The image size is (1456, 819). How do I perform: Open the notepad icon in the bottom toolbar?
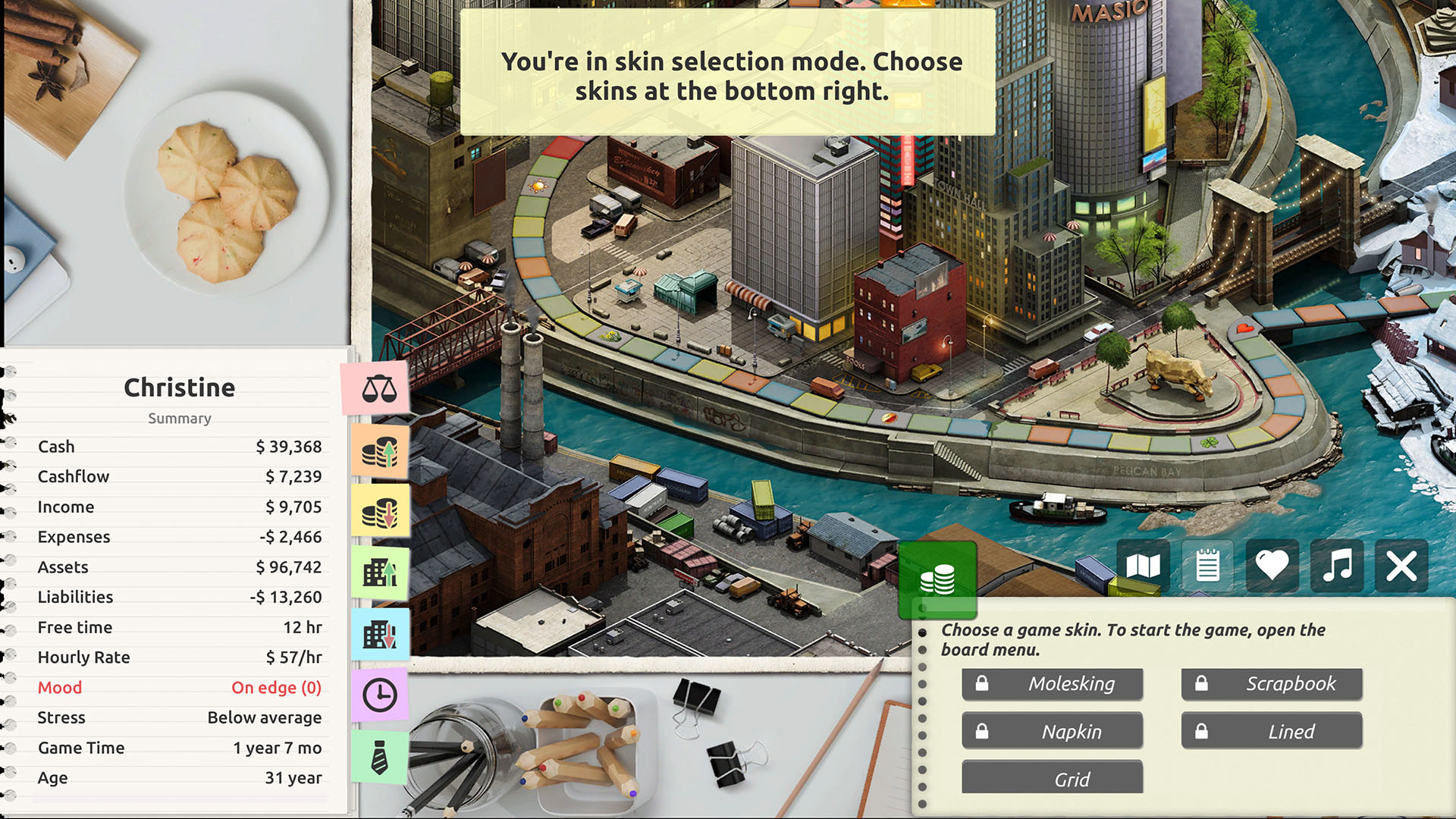click(1207, 566)
